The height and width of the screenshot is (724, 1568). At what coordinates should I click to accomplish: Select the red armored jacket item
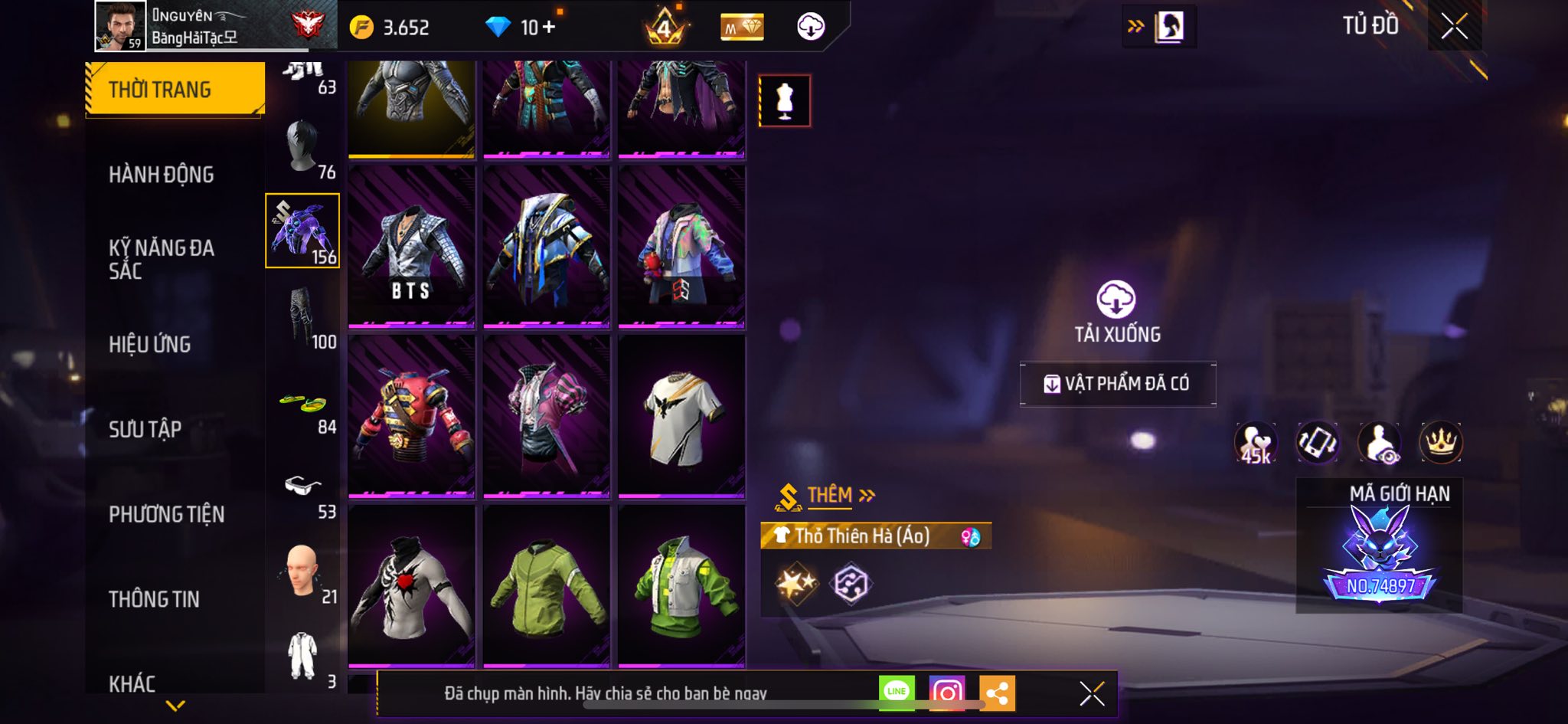[411, 416]
